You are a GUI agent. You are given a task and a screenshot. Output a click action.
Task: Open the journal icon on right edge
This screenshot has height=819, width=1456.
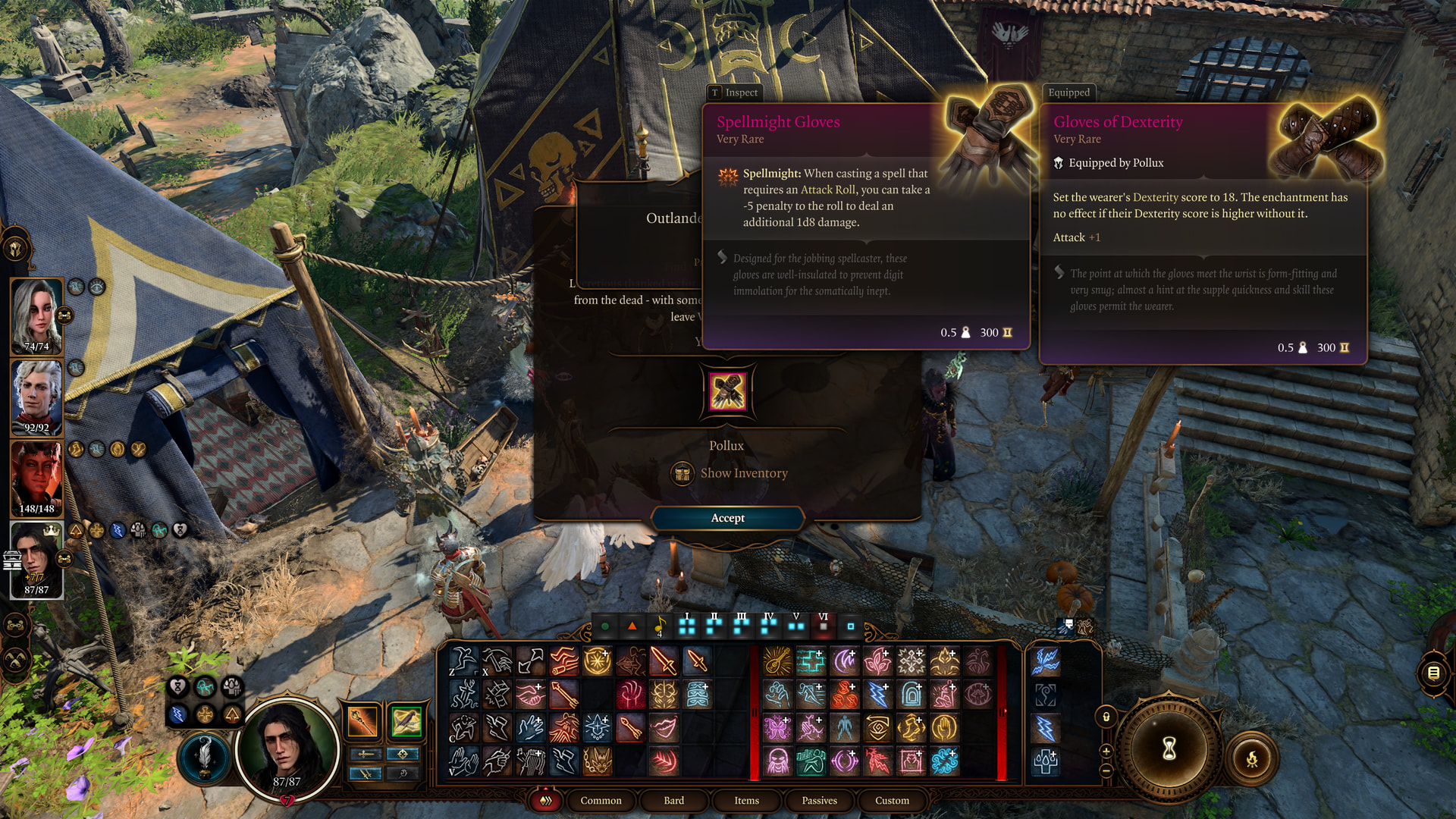coord(1433,673)
